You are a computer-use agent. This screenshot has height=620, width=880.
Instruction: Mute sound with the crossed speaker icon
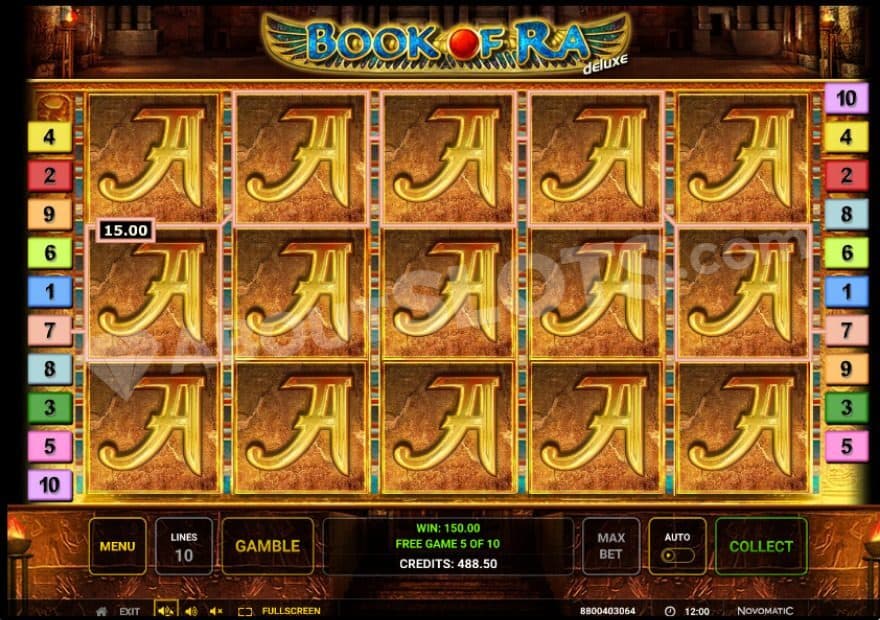[x=217, y=610]
